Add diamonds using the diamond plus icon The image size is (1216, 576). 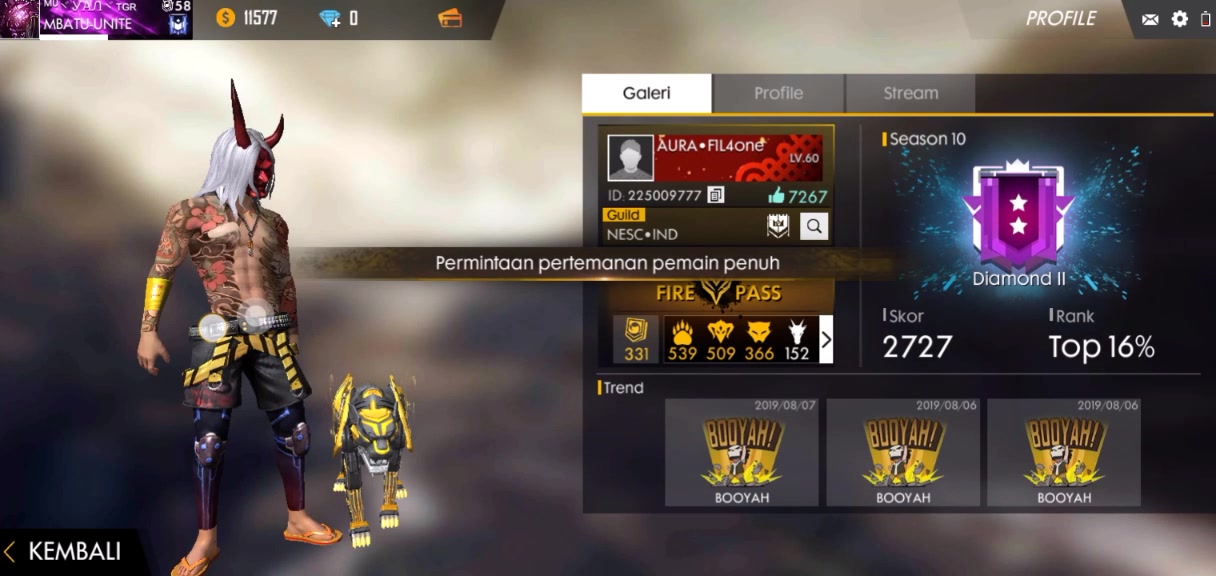click(x=330, y=18)
